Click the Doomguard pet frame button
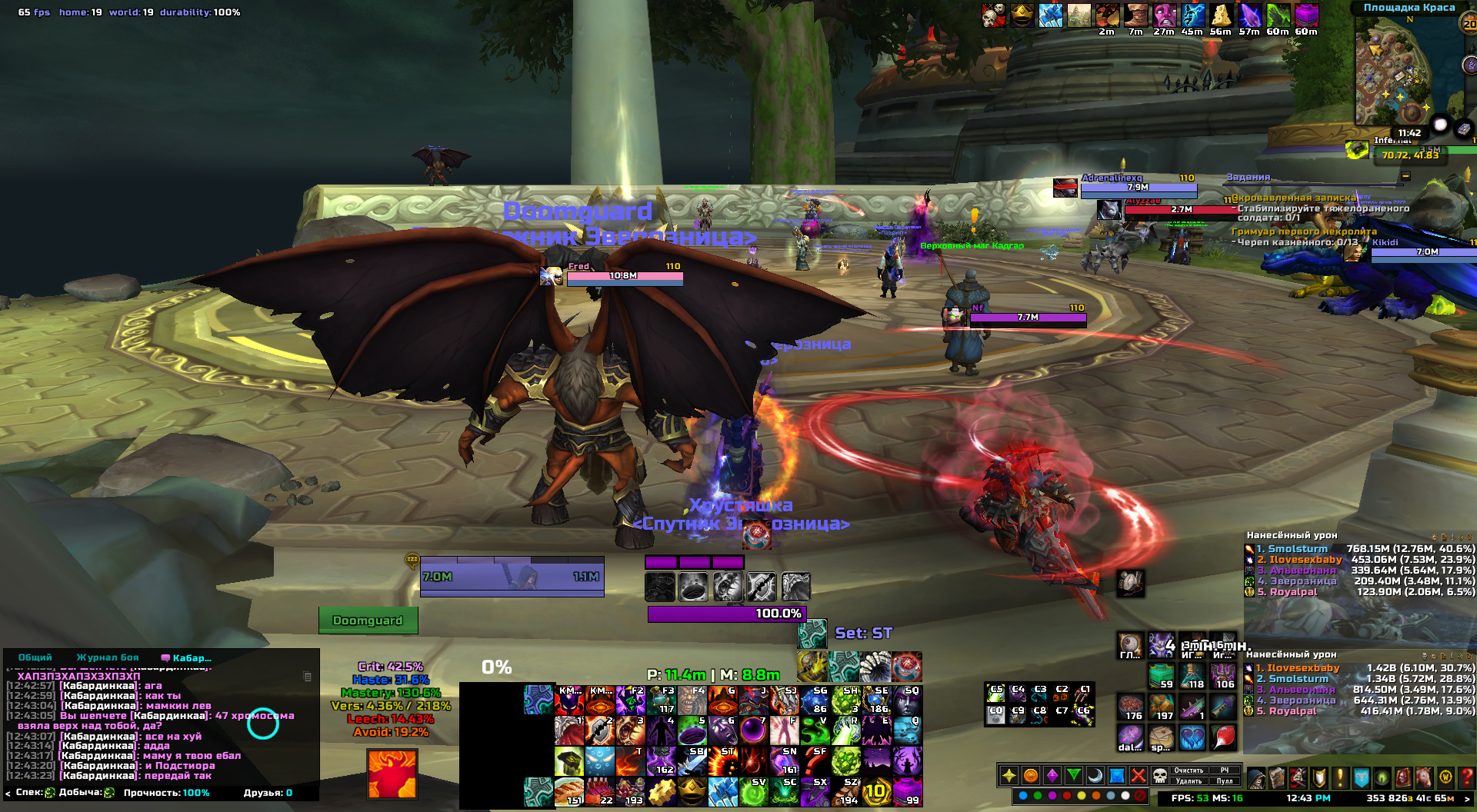Image resolution: width=1477 pixels, height=812 pixels. click(368, 621)
